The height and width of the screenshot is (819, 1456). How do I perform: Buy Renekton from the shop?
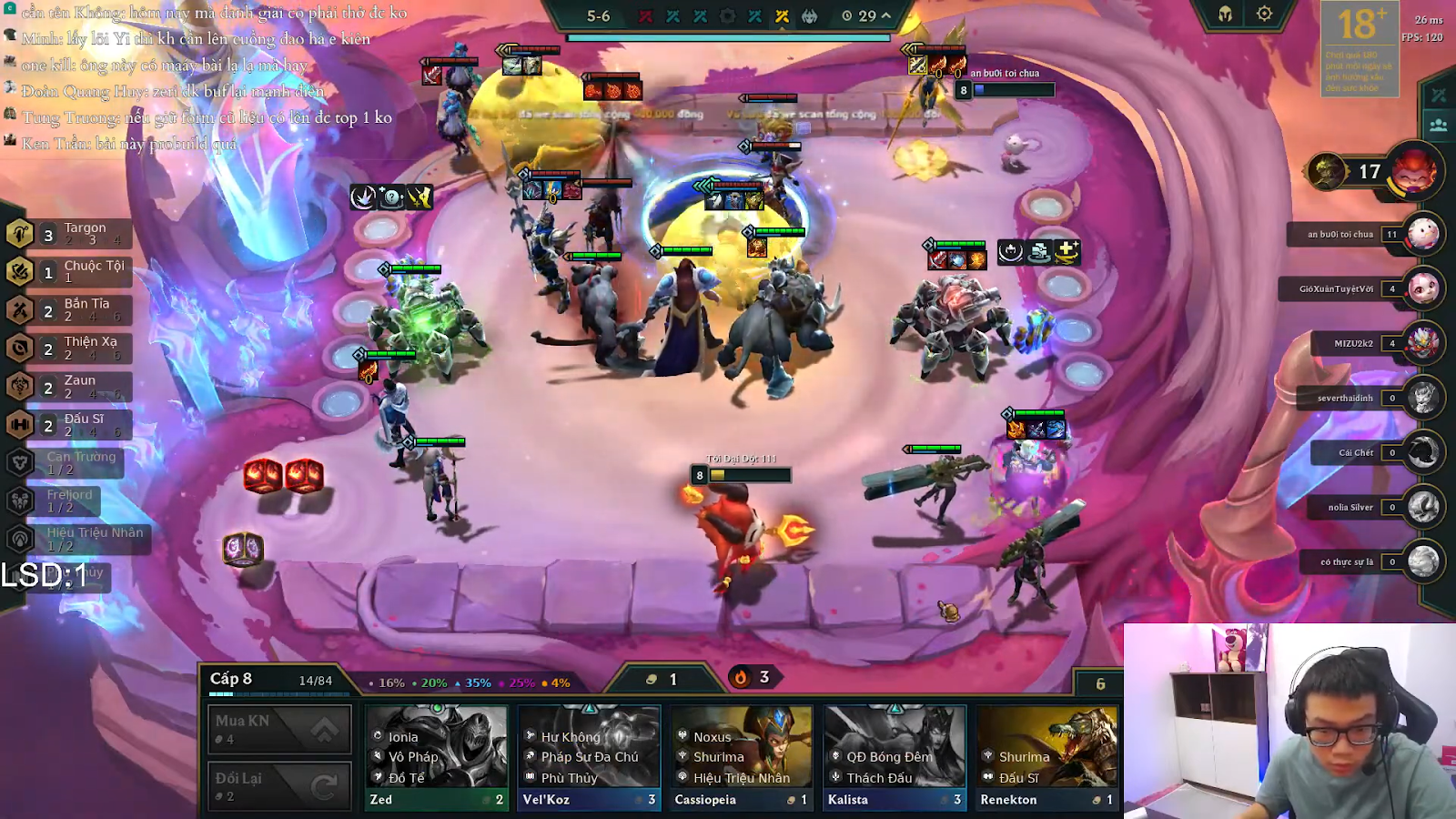(x=1047, y=757)
